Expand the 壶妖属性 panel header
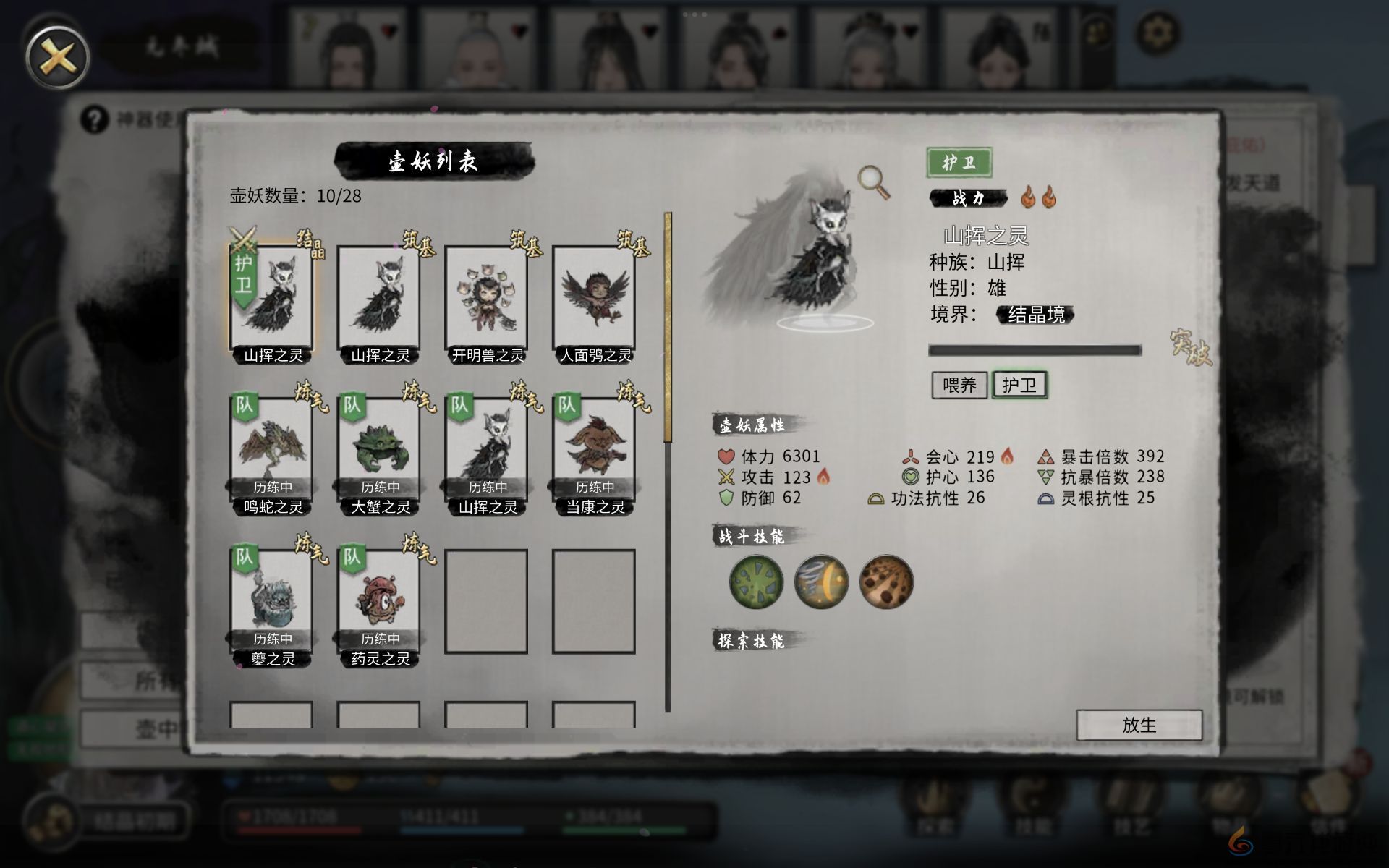 [x=752, y=426]
